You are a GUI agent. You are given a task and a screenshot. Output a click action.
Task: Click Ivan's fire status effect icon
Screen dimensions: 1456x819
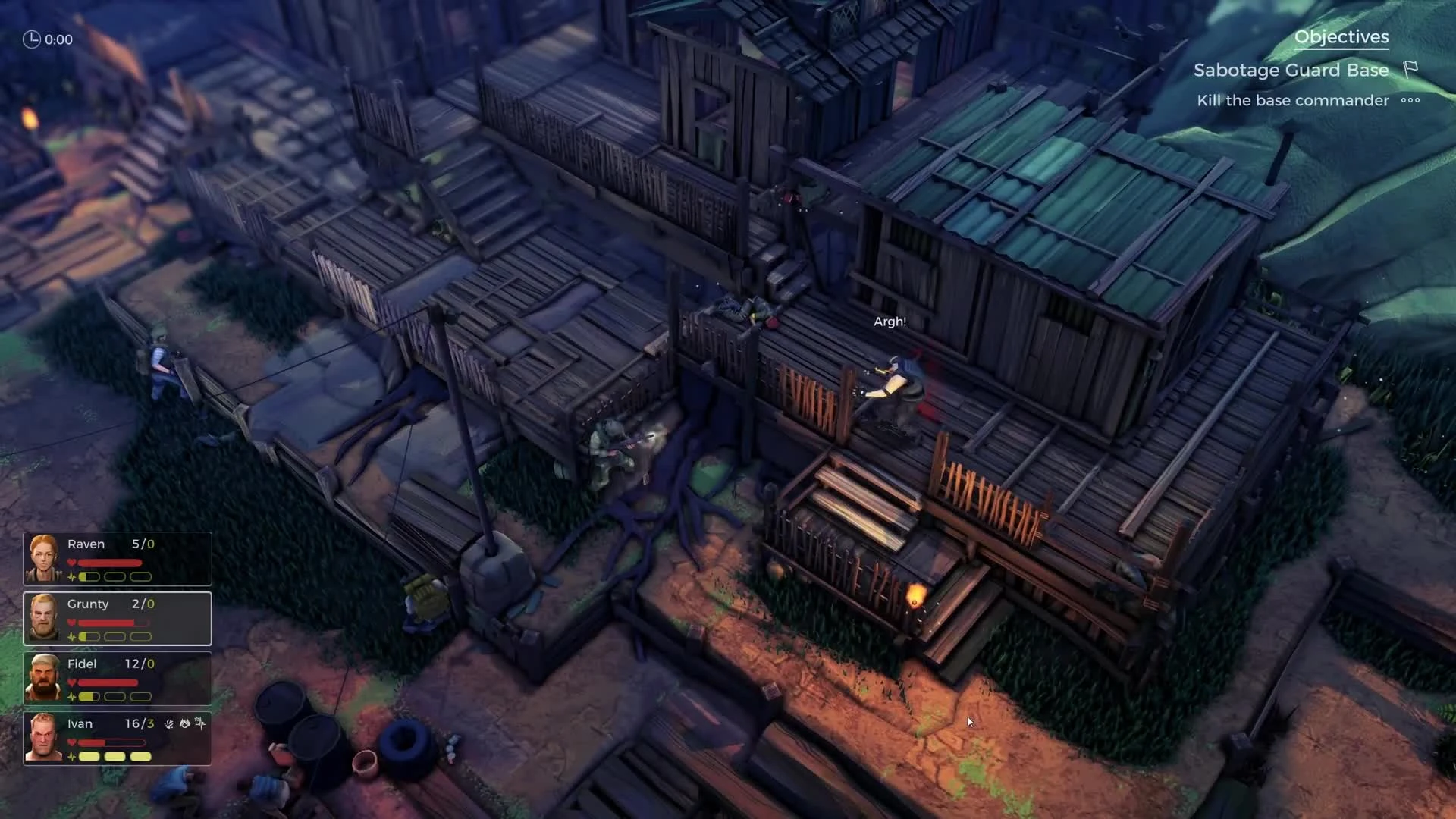[x=184, y=723]
